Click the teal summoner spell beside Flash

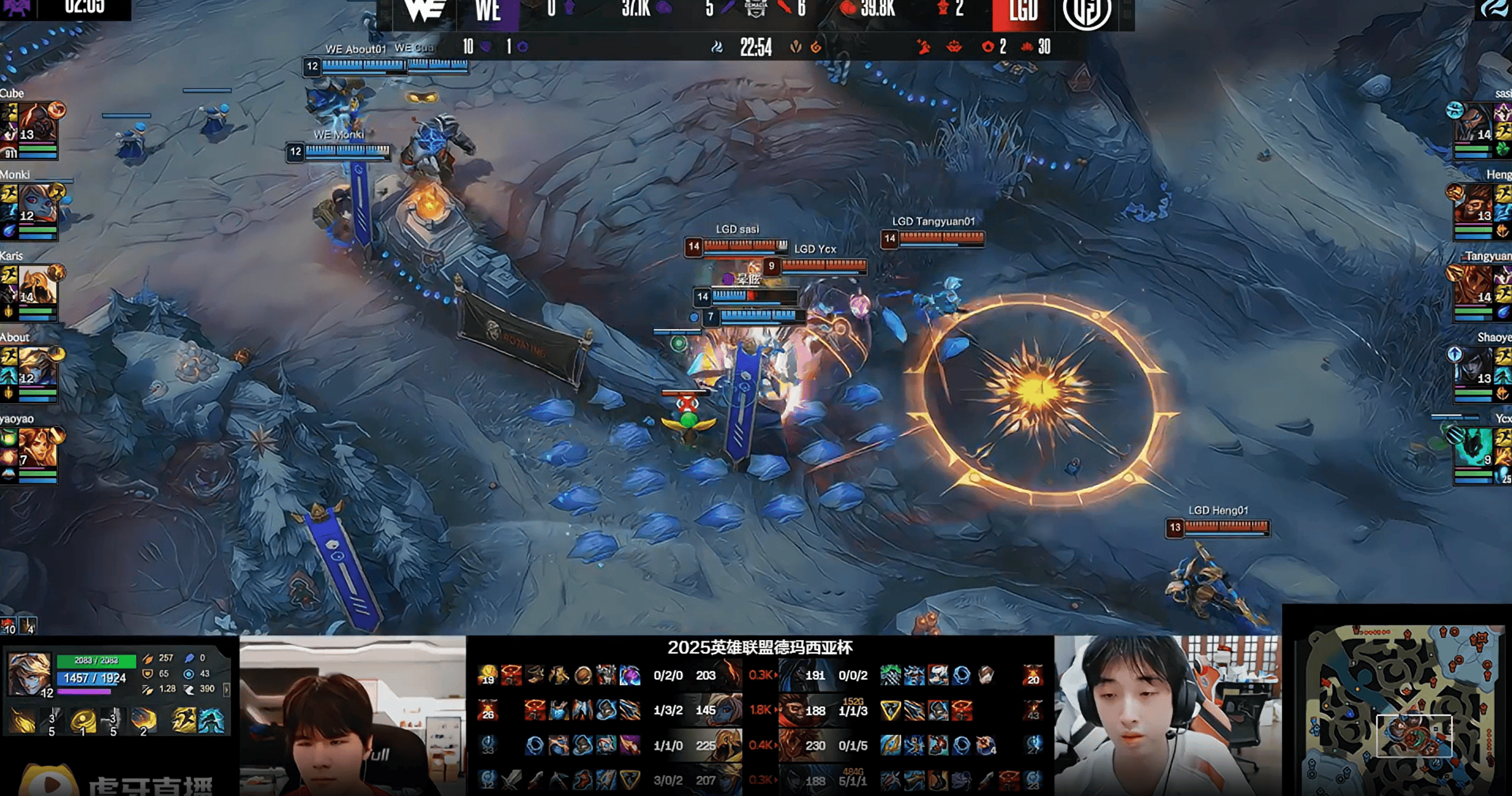(212, 721)
